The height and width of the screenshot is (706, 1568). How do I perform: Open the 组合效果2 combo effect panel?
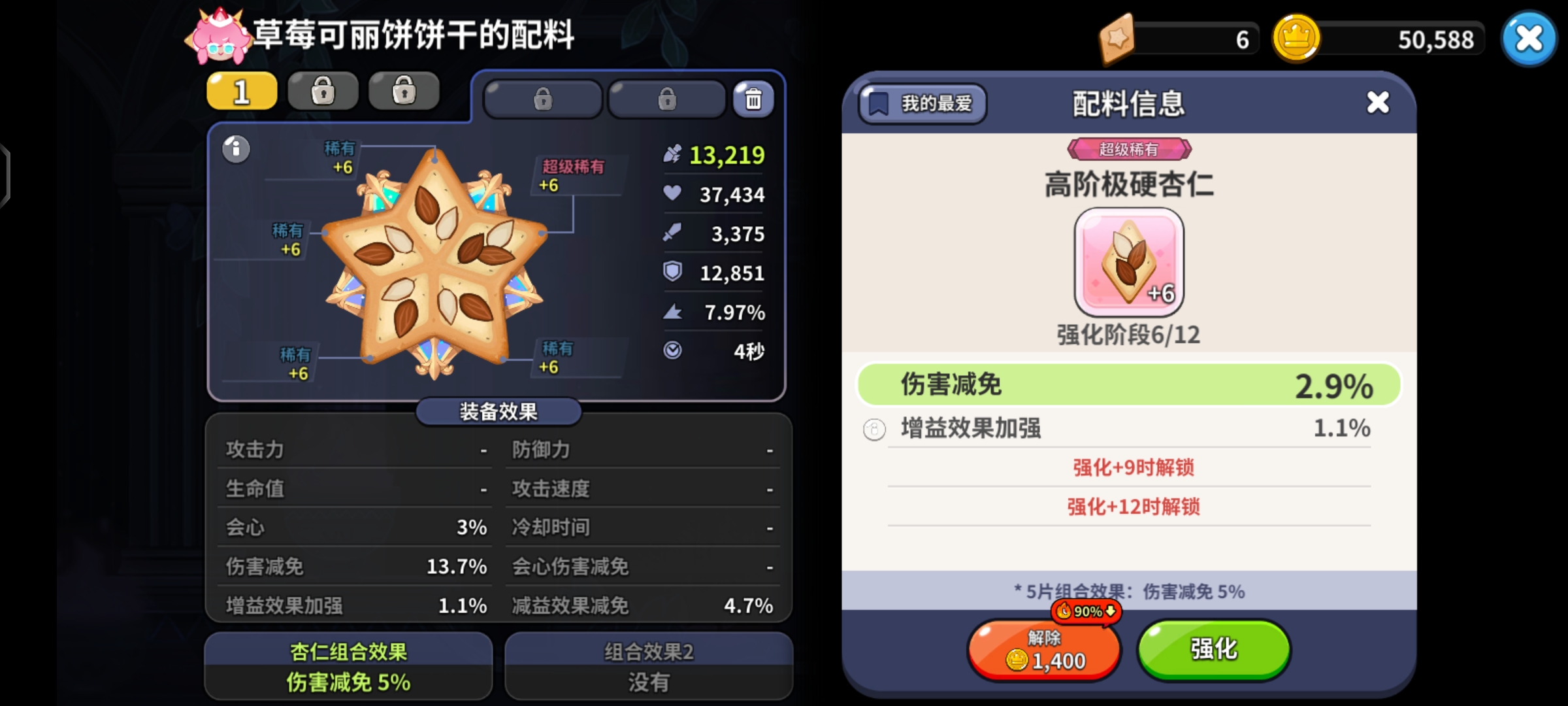coord(648,665)
